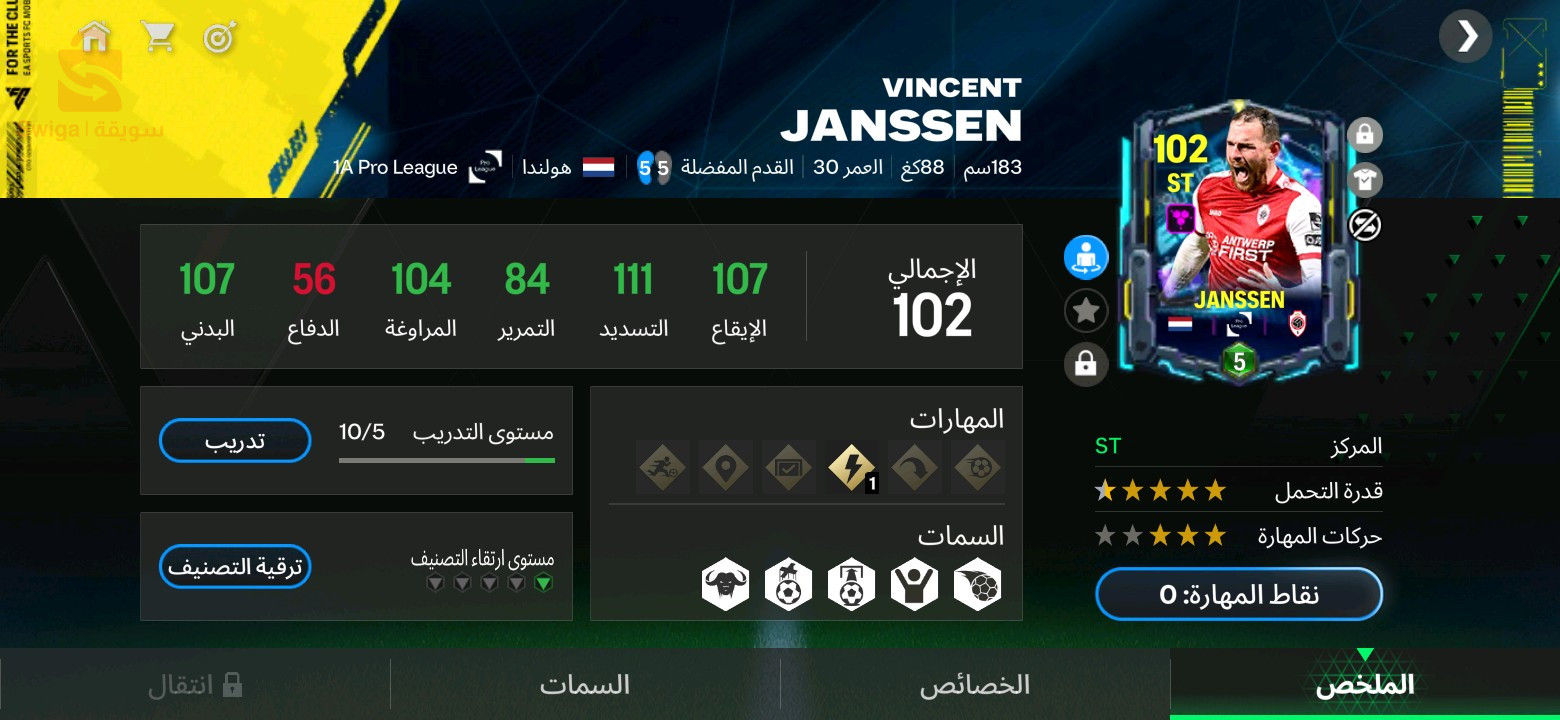Go to the home screen icon
This screenshot has width=1560, height=720.
click(95, 38)
